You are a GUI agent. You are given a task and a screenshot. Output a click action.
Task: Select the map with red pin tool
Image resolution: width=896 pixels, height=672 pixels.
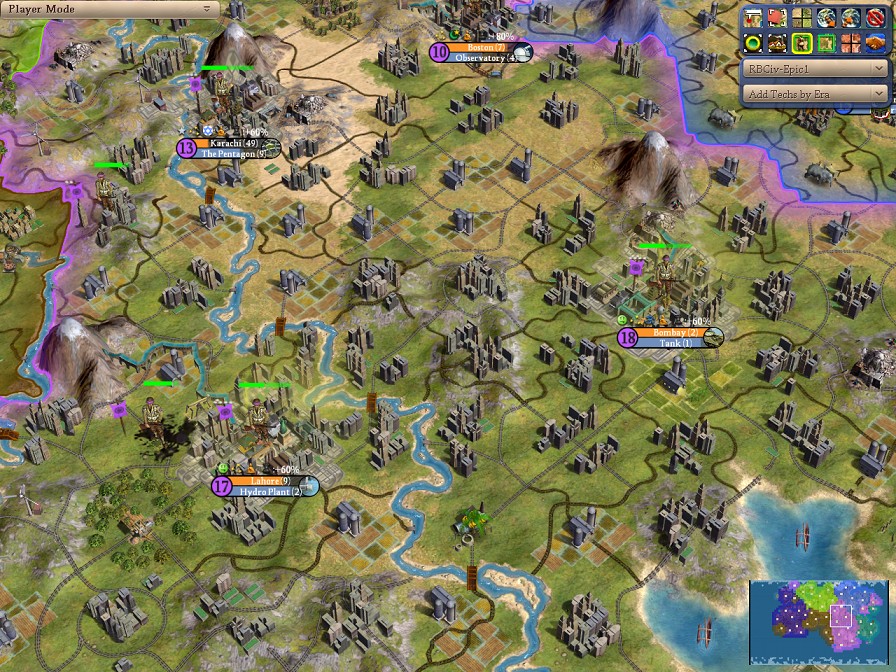(753, 18)
